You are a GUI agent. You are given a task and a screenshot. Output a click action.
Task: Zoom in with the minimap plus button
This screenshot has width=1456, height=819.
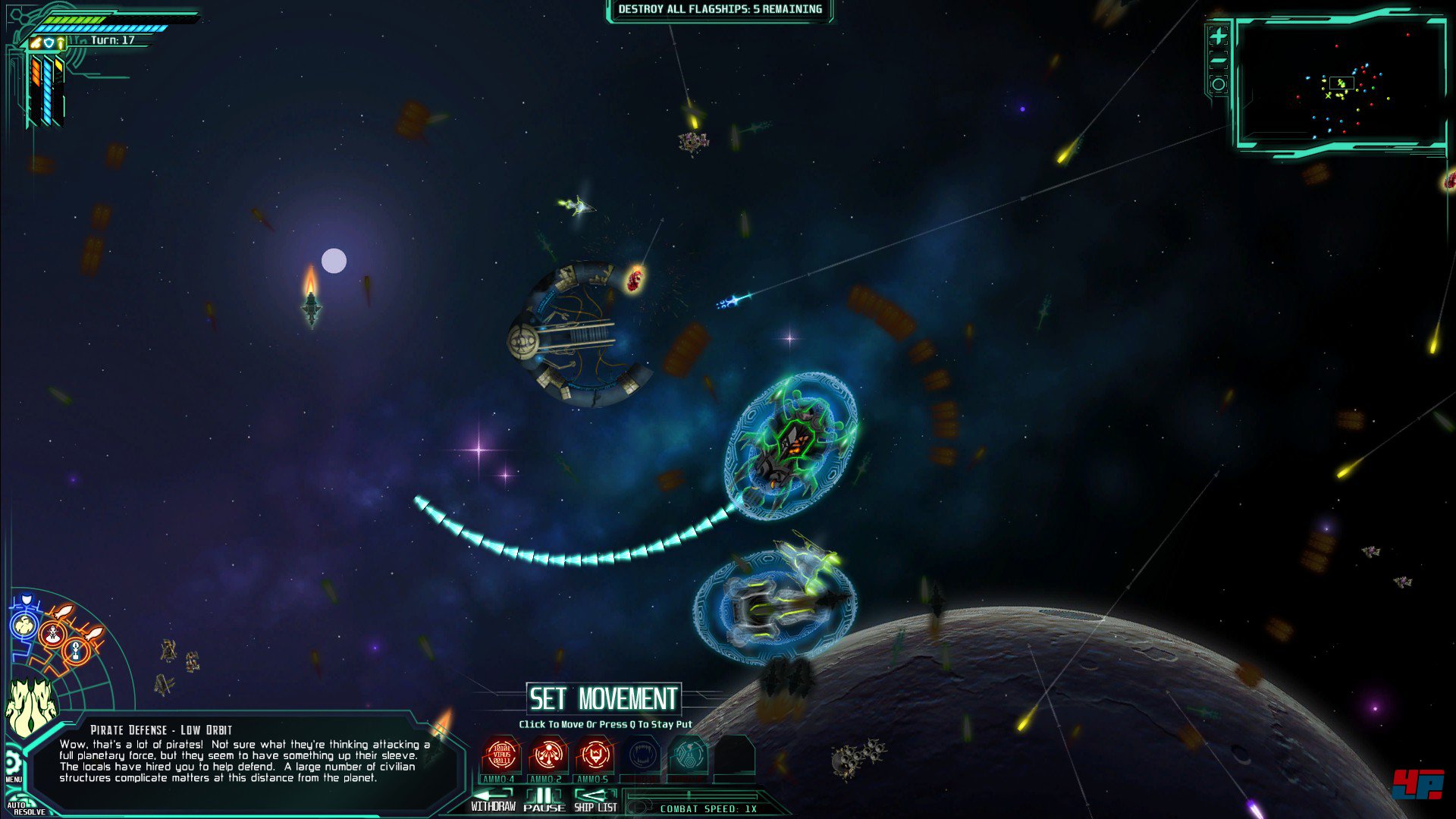(1218, 36)
